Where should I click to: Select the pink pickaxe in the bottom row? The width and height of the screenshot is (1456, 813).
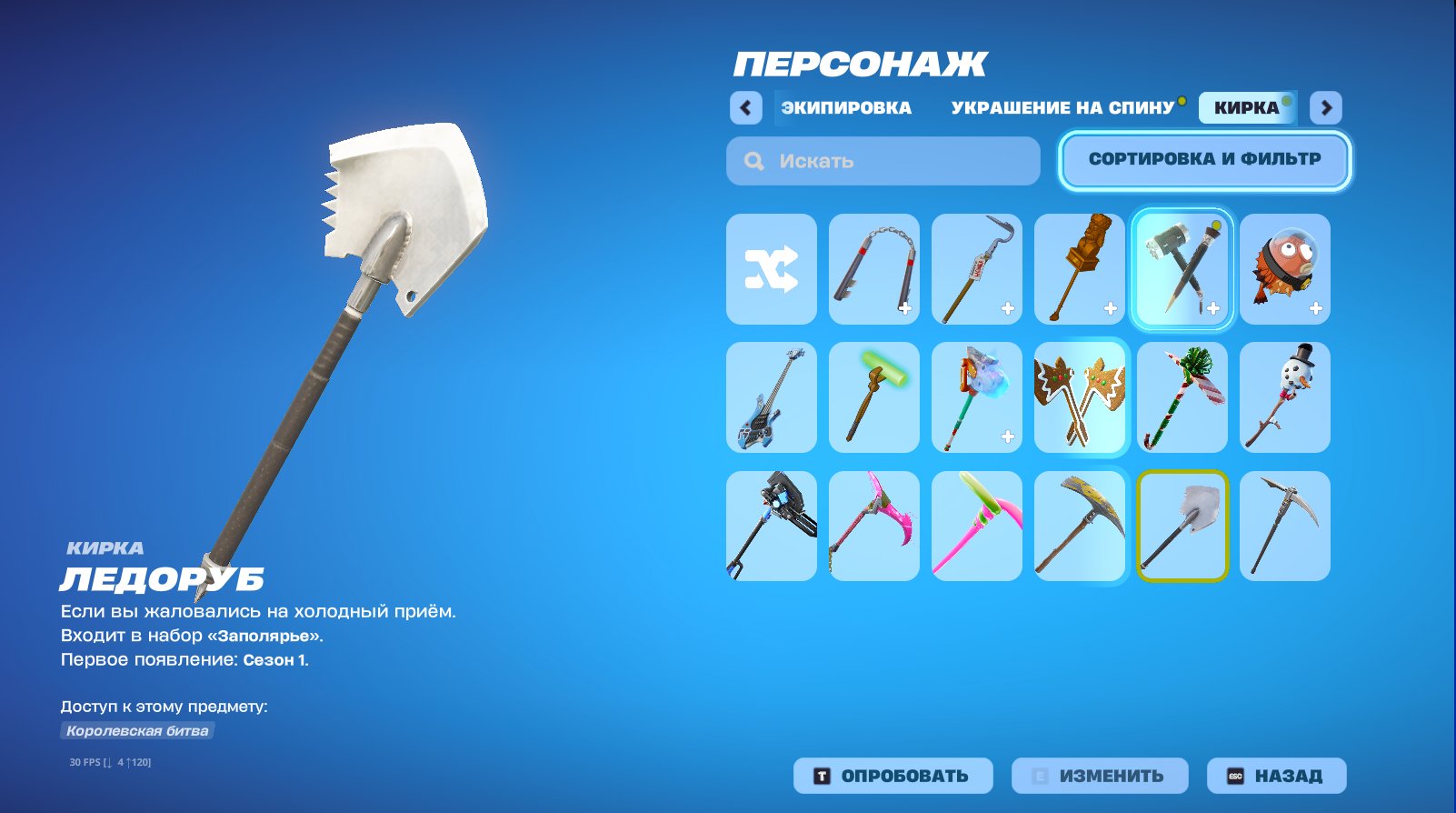point(873,526)
